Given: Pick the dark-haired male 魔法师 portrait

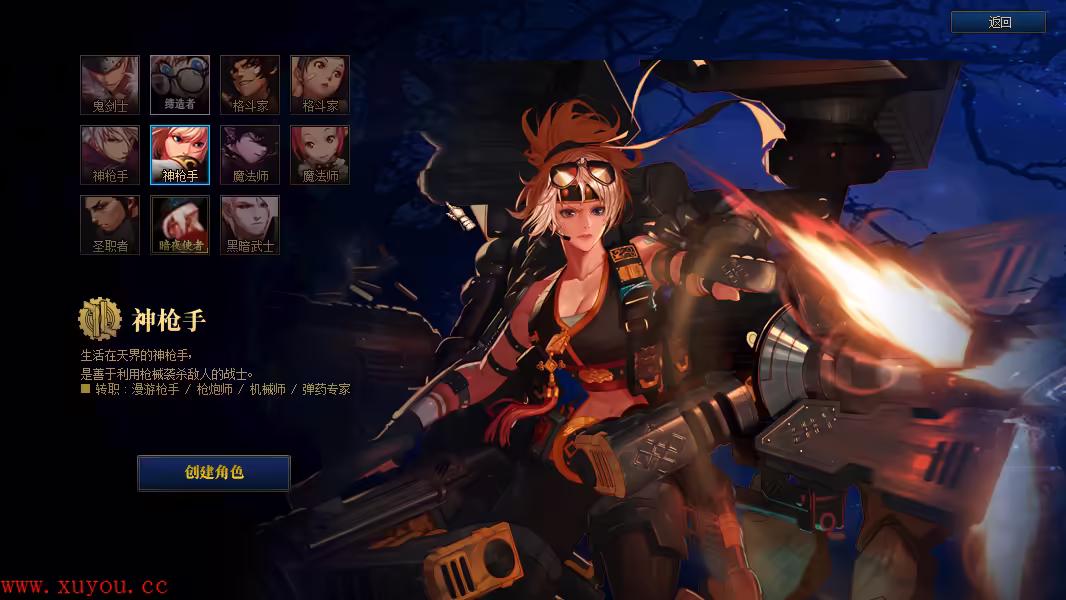Looking at the screenshot, I should click(250, 155).
